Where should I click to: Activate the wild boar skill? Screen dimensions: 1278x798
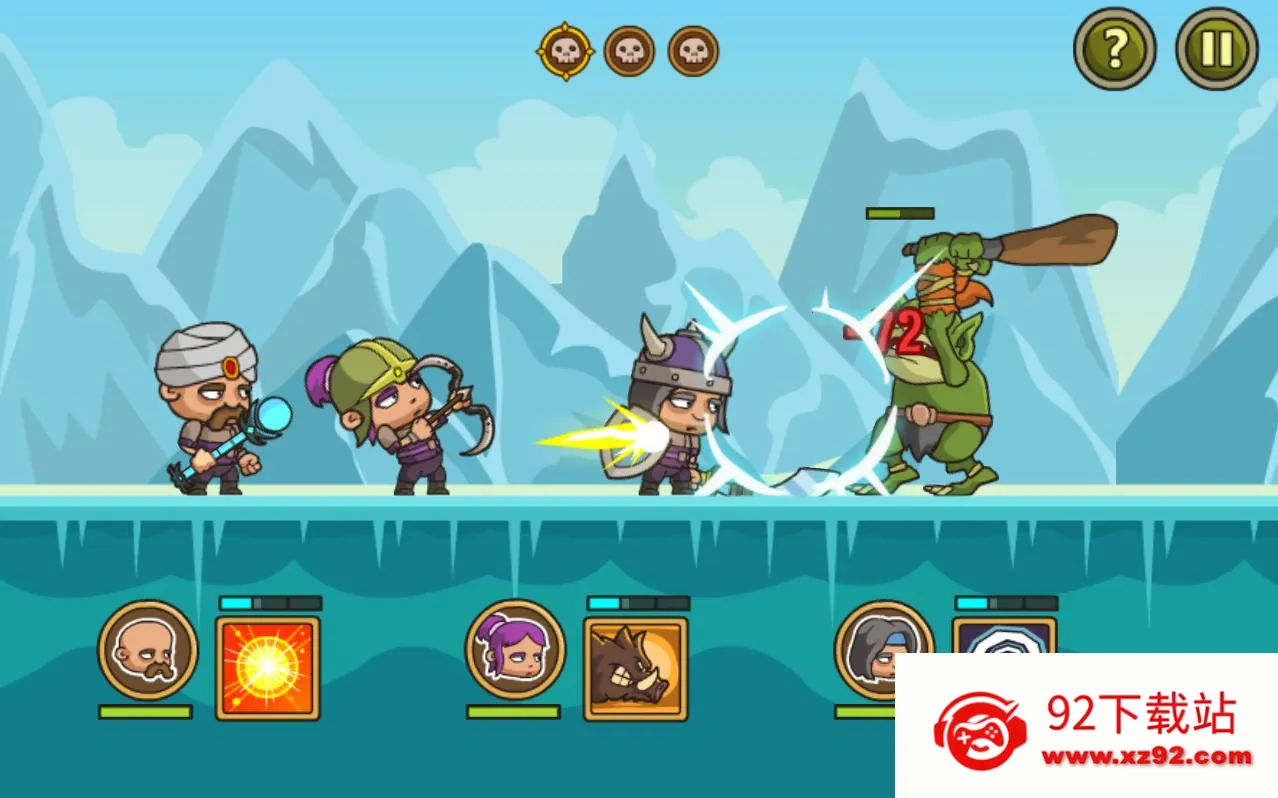[636, 668]
